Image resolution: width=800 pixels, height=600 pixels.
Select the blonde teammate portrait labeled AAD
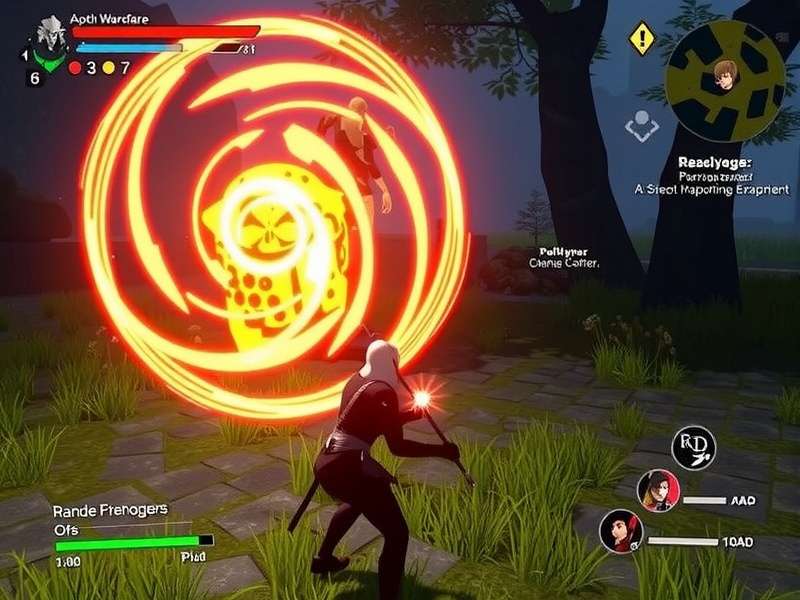coord(658,491)
